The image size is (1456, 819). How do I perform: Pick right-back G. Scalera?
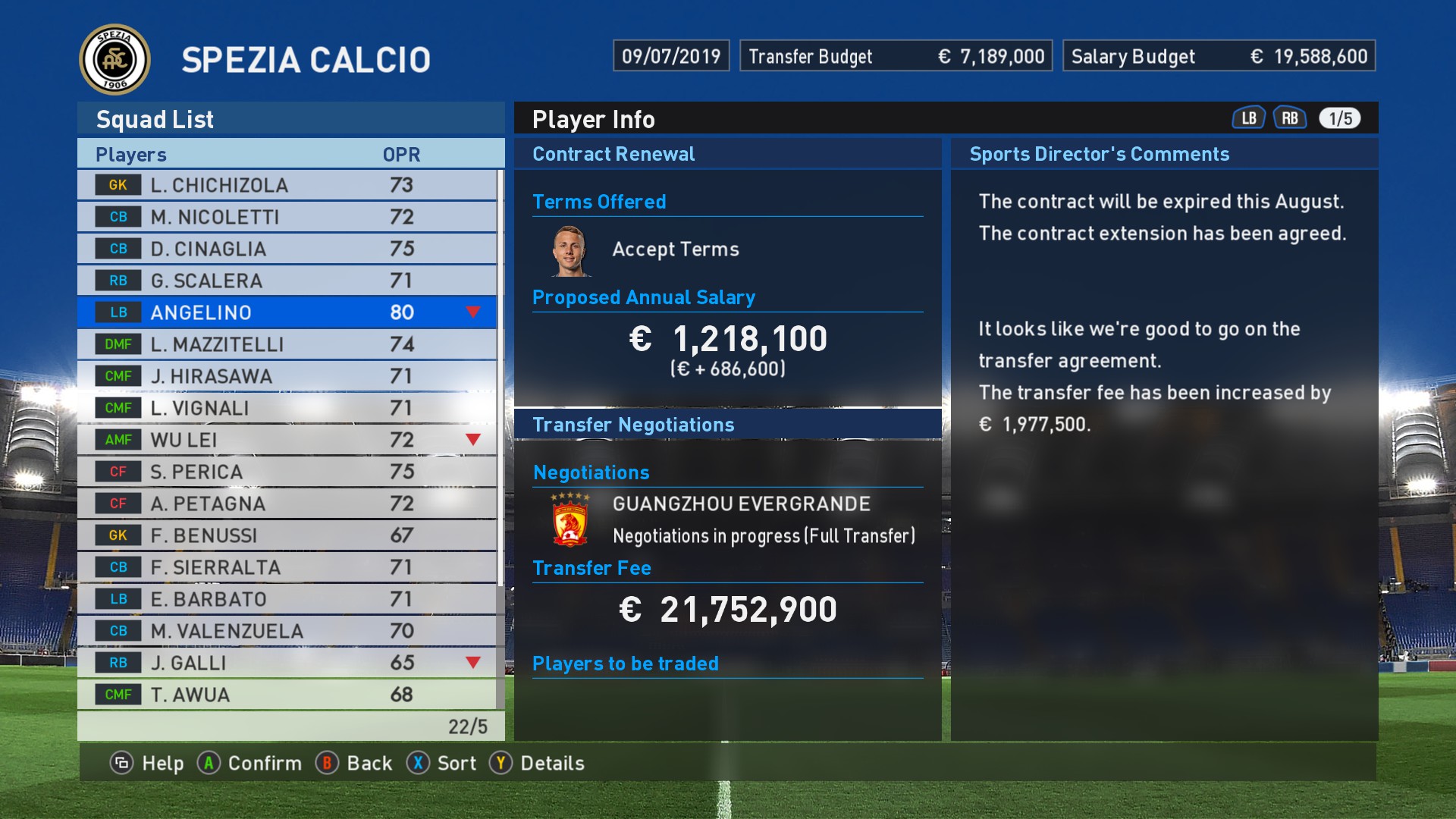(x=287, y=281)
